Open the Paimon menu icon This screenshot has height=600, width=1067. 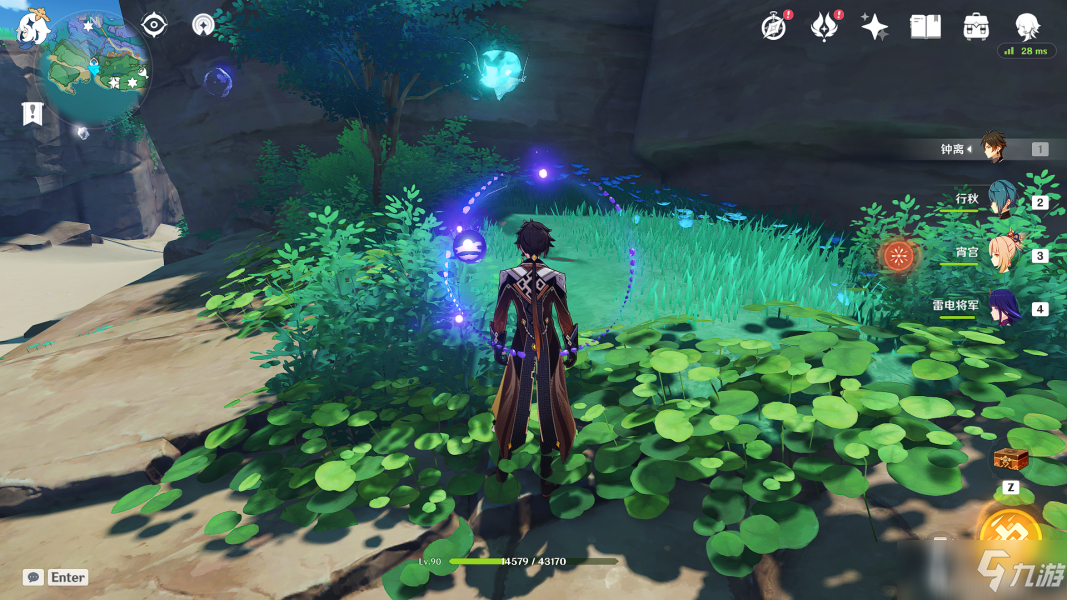pos(32,29)
